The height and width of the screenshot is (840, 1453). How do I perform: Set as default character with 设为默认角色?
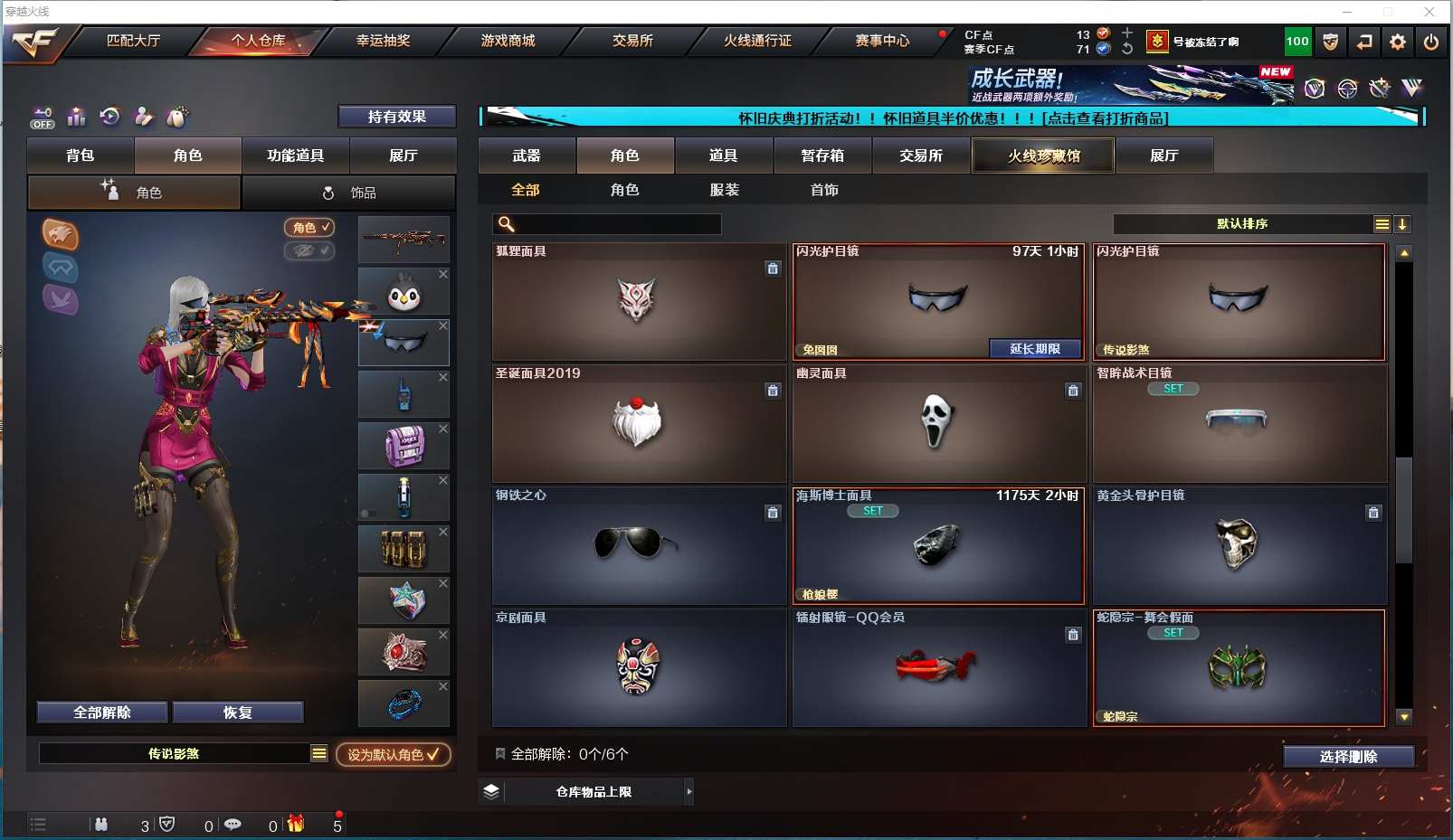tap(393, 754)
